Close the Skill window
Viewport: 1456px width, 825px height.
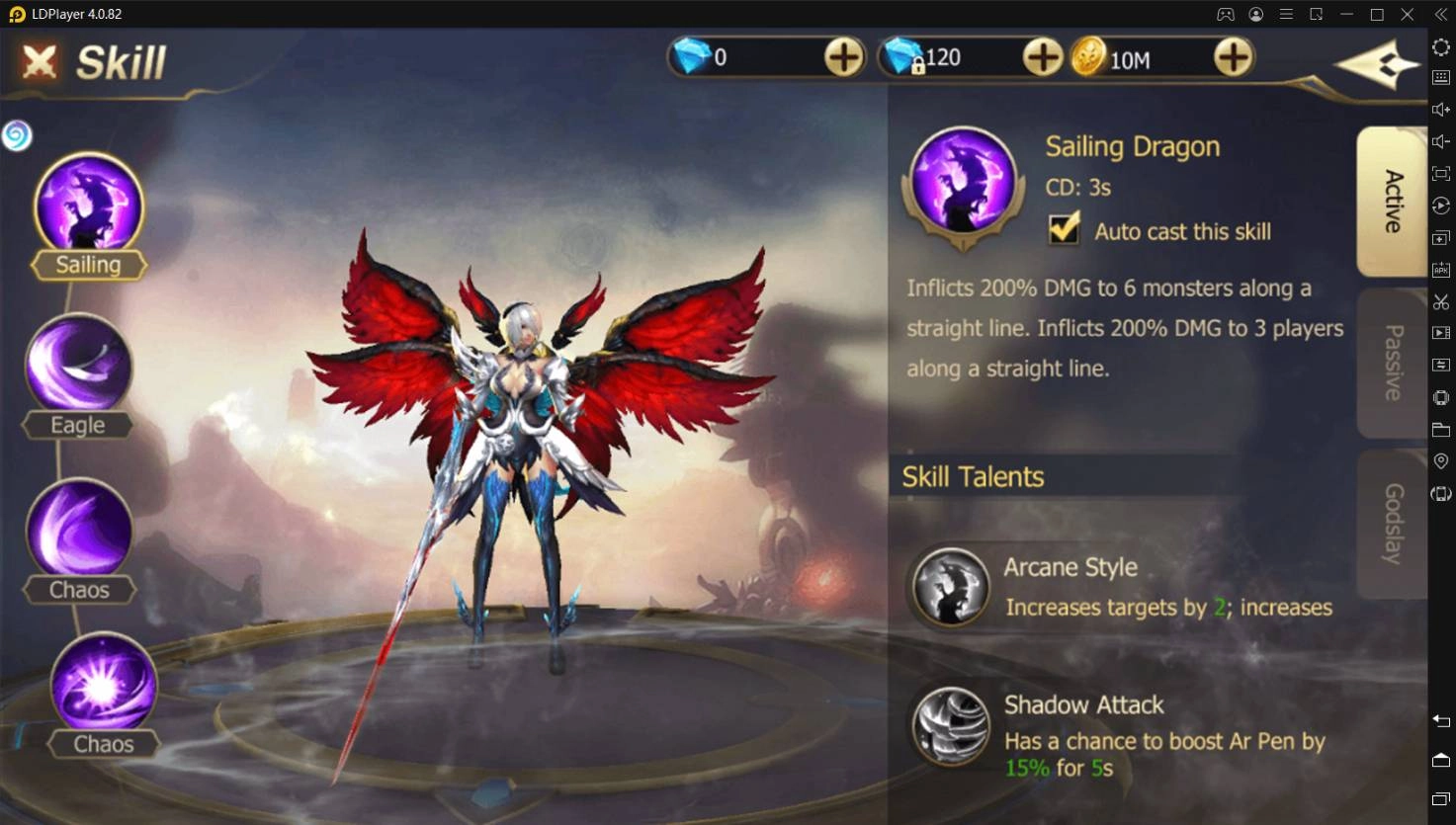coord(38,61)
